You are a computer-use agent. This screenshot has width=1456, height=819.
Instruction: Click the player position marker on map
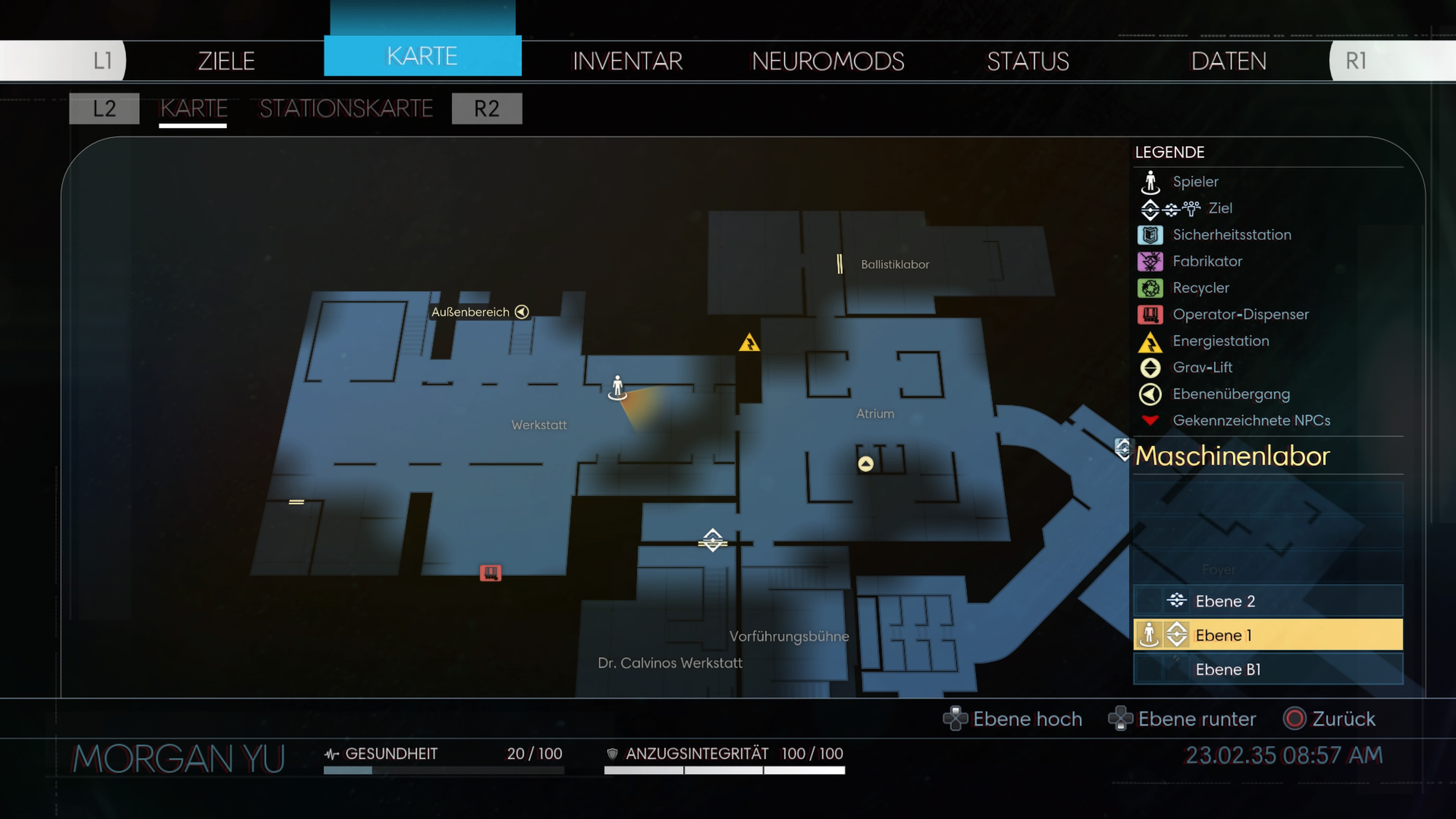pos(617,388)
